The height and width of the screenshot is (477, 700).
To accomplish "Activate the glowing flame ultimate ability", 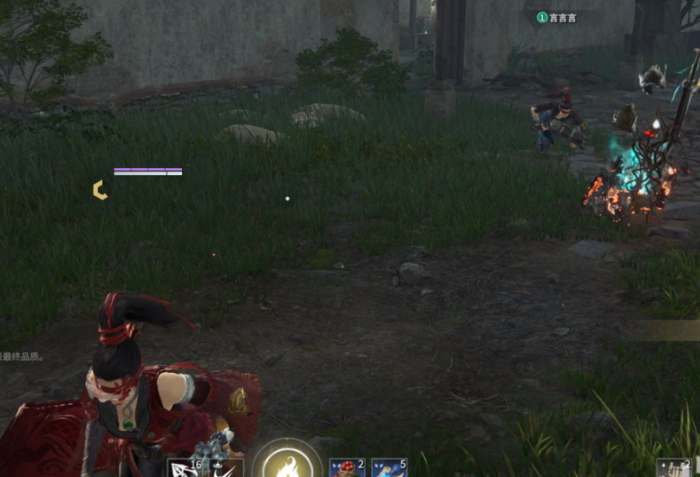I will [x=286, y=464].
